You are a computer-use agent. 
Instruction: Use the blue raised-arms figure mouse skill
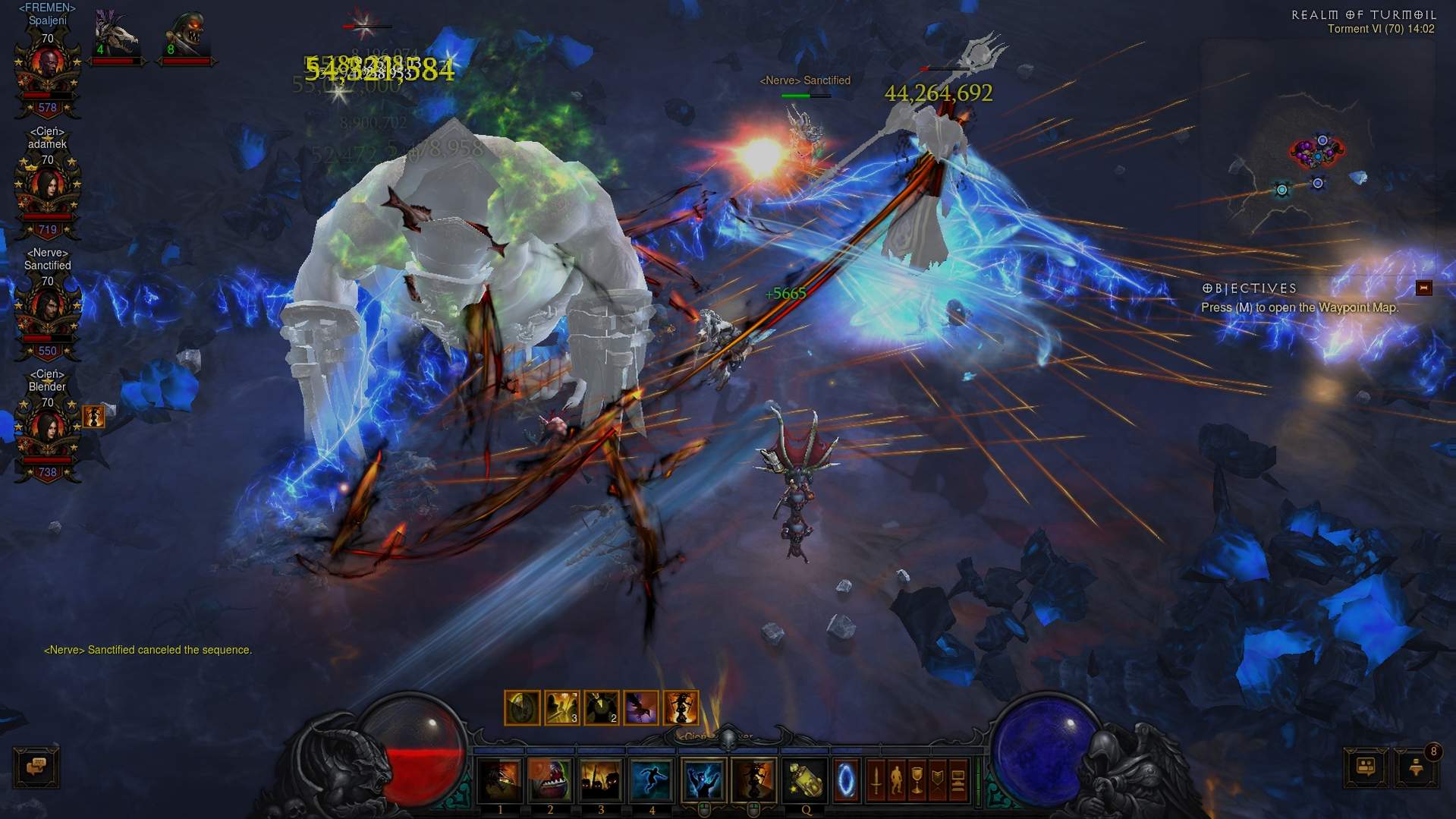703,780
